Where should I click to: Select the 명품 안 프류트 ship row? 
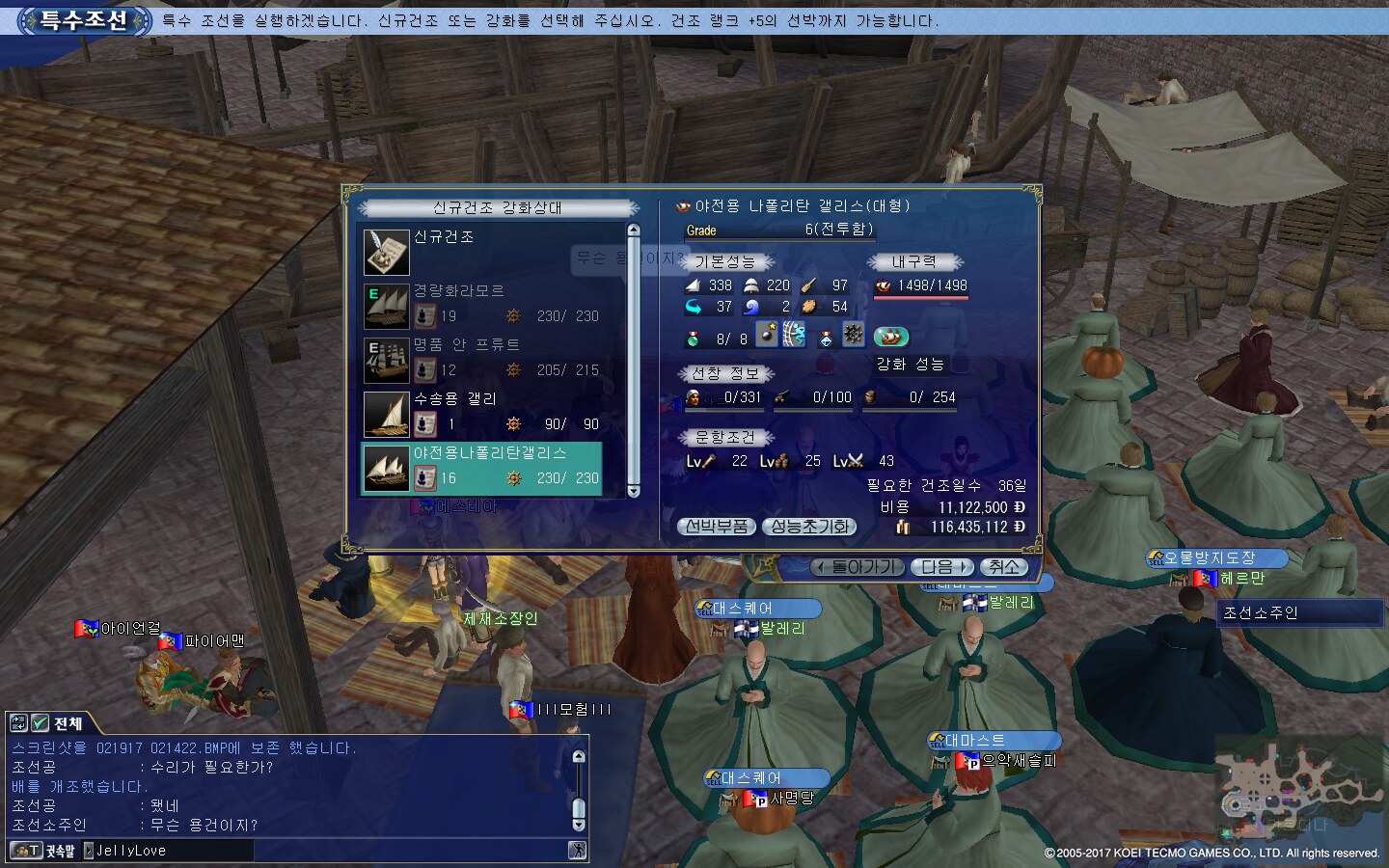[482, 358]
